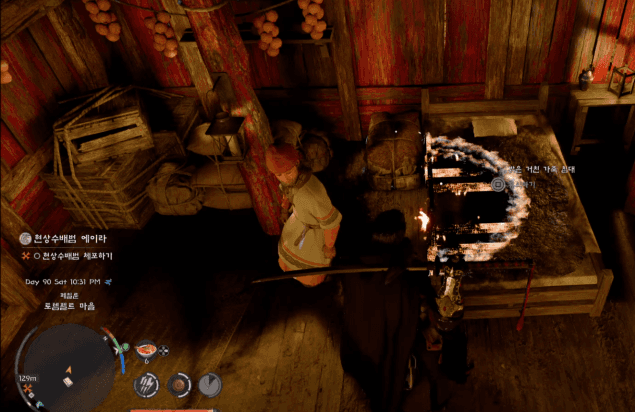Select the 현상수배범 에이라 quest tracker
Screen dimensions: 635x412
click(64, 239)
